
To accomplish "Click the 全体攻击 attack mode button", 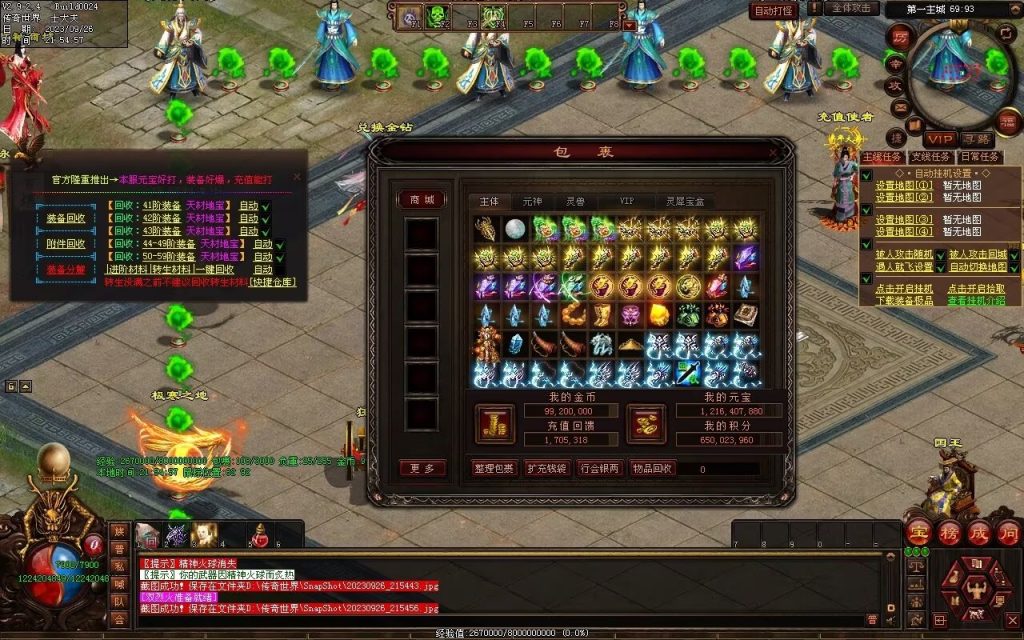I will click(x=850, y=8).
